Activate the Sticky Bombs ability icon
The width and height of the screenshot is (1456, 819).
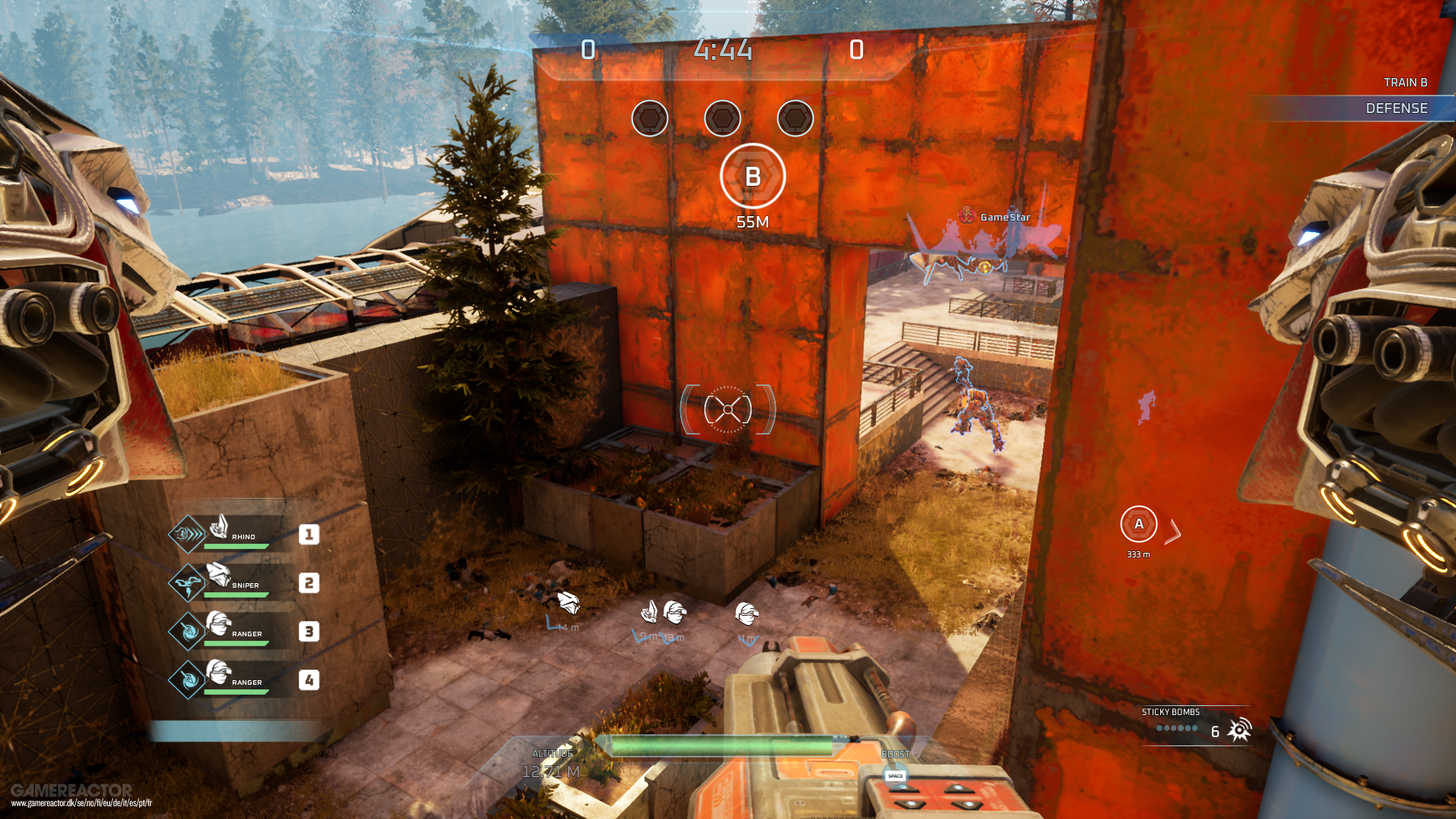pyautogui.click(x=1239, y=730)
